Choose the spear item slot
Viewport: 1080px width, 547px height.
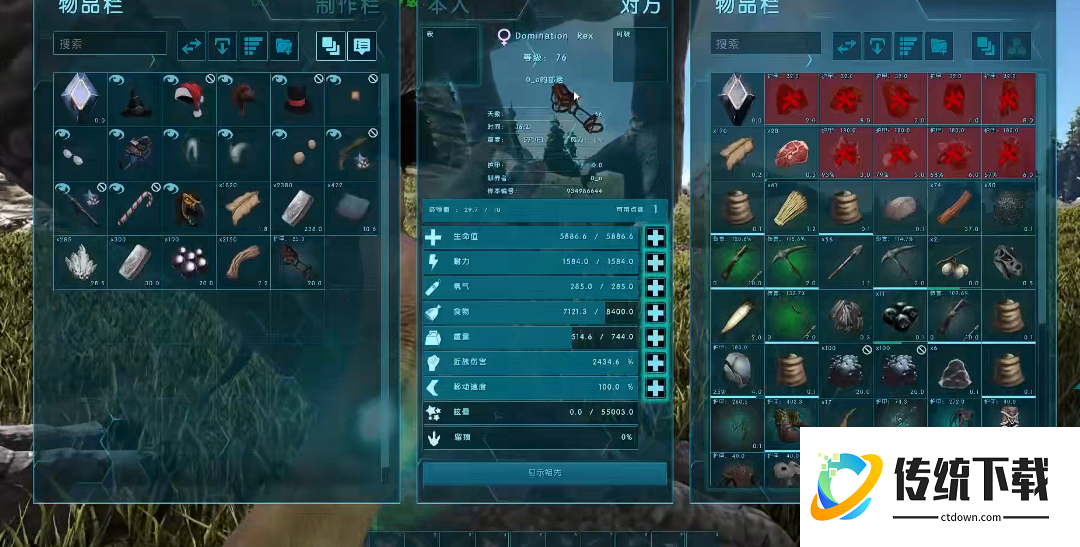pos(847,262)
